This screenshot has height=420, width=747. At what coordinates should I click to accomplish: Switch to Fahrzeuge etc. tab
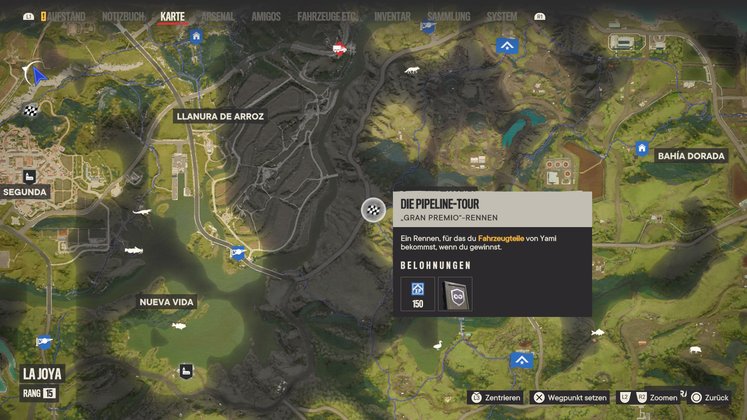(x=322, y=17)
